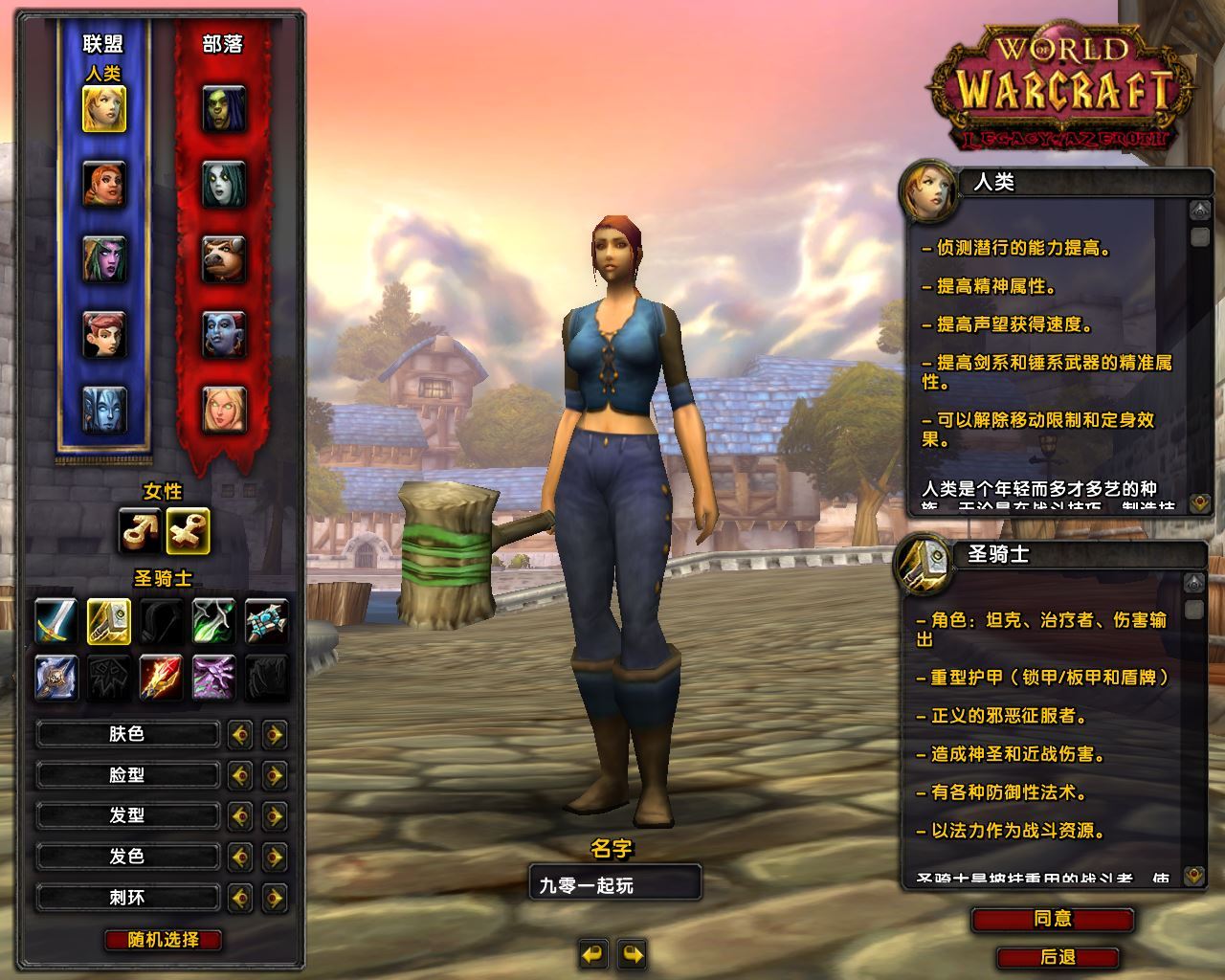The height and width of the screenshot is (980, 1225).
Task: Advance to next hair style
Action: [275, 815]
